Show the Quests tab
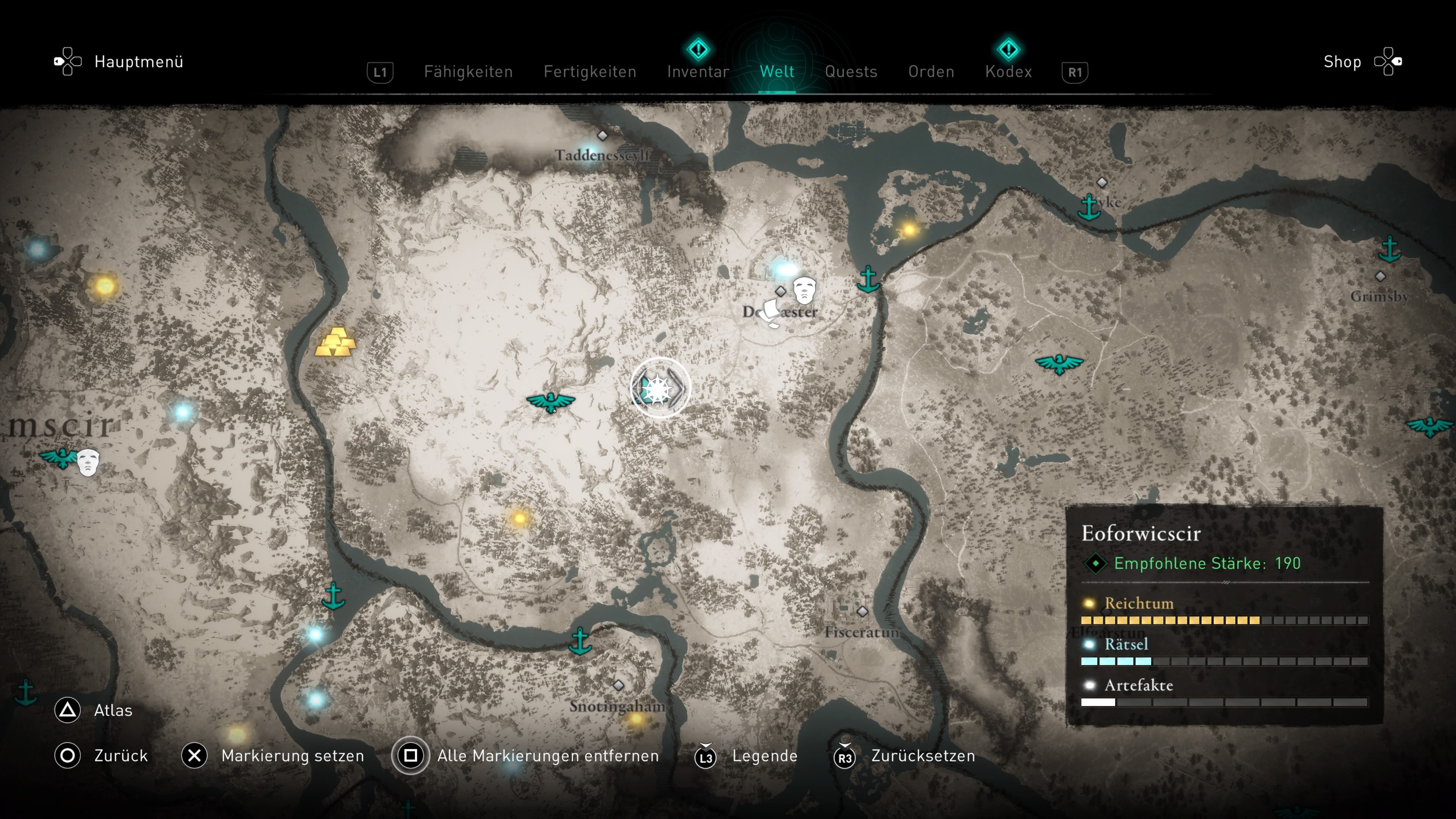Screen dimensions: 1456x819 pyautogui.click(x=850, y=72)
